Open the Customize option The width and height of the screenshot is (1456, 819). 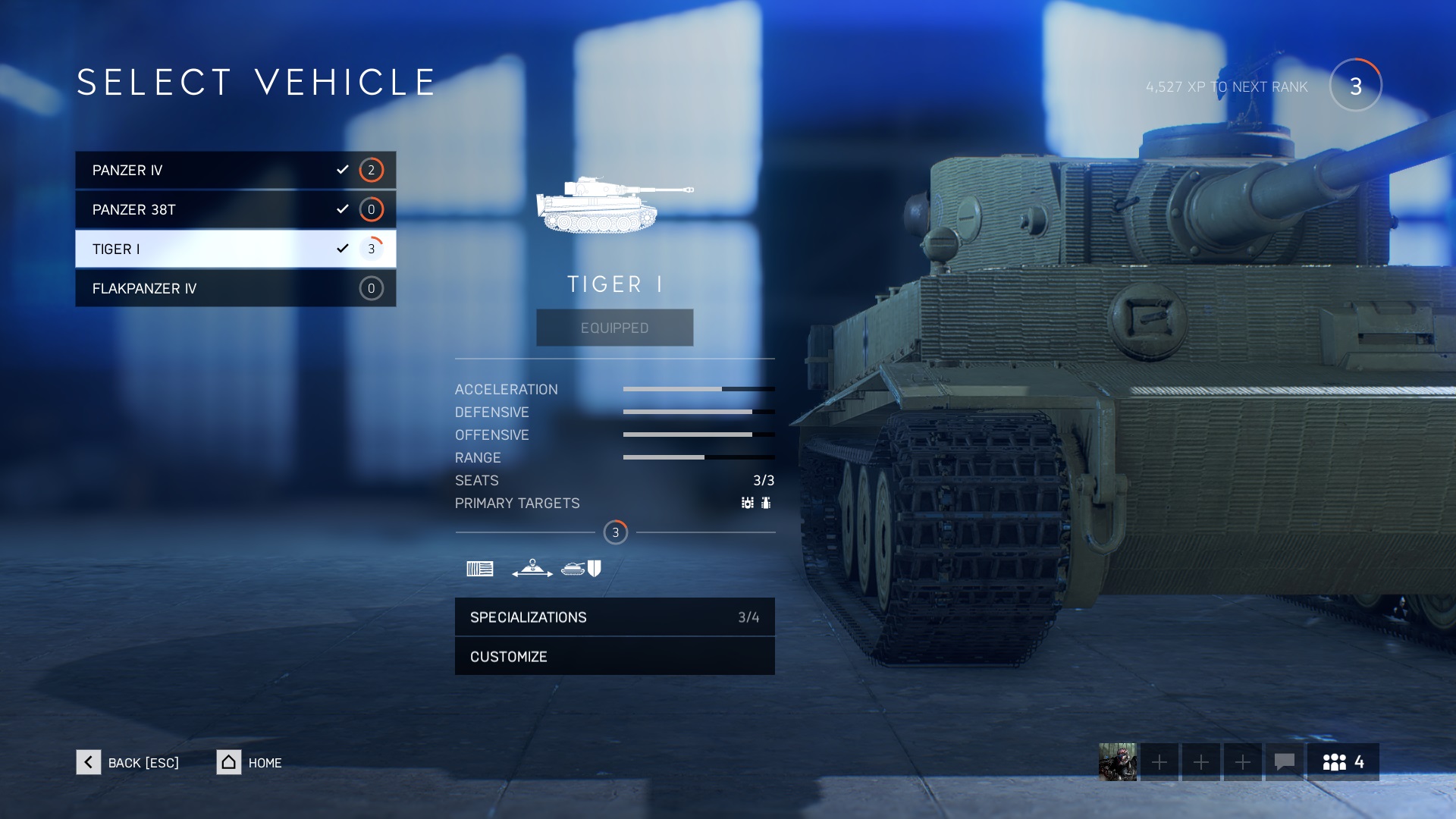point(614,657)
